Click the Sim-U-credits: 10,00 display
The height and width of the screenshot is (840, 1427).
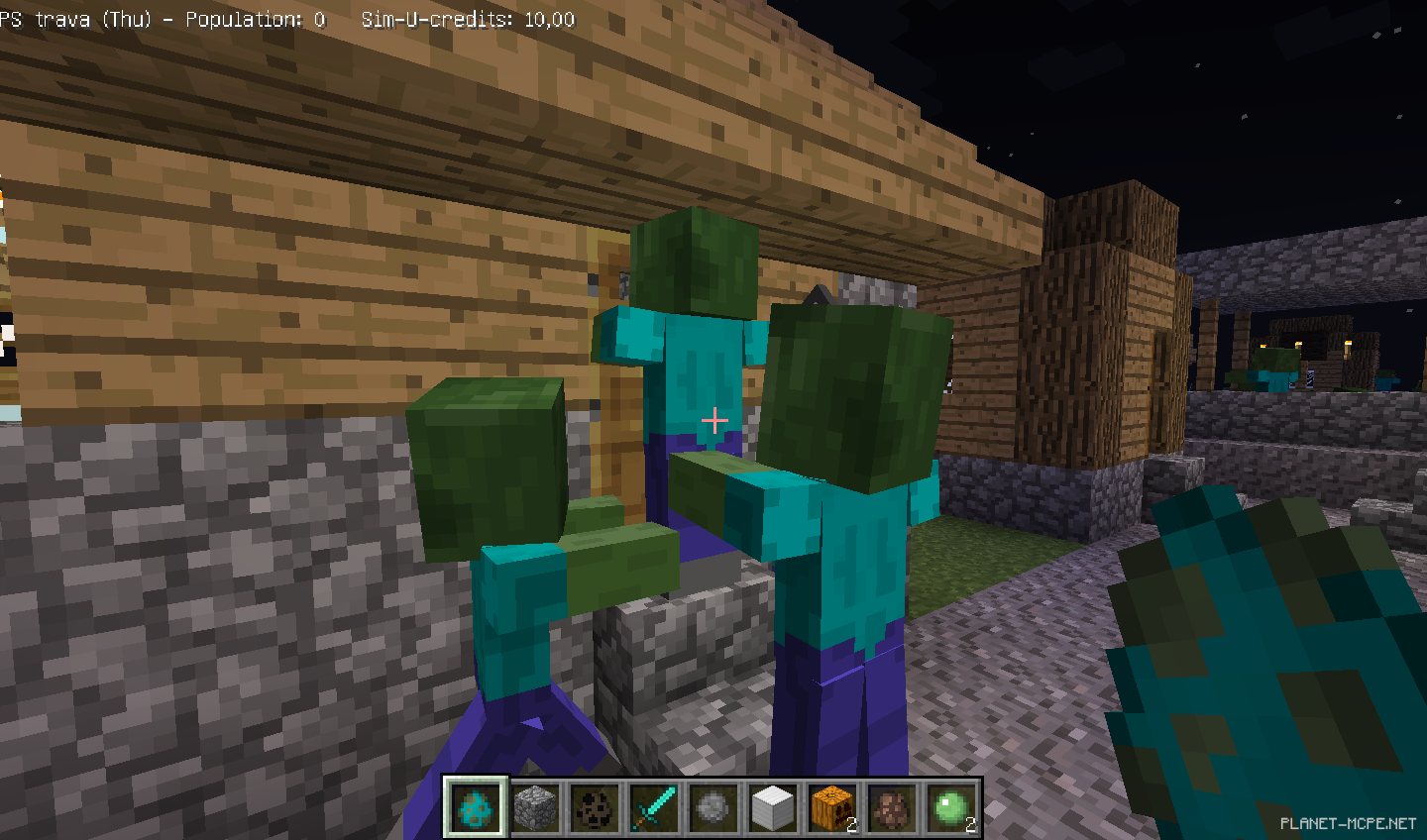coord(466,19)
